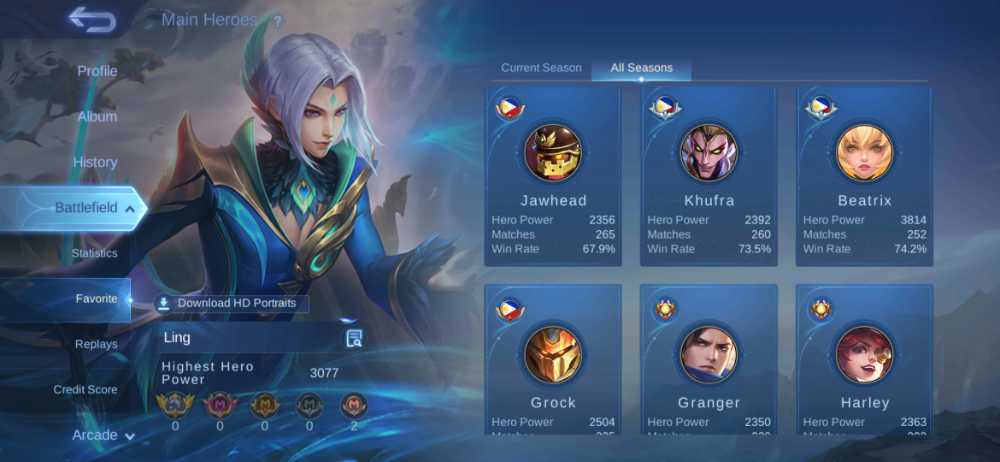1000x462 pixels.
Task: Download HD Portraits
Action: [233, 303]
